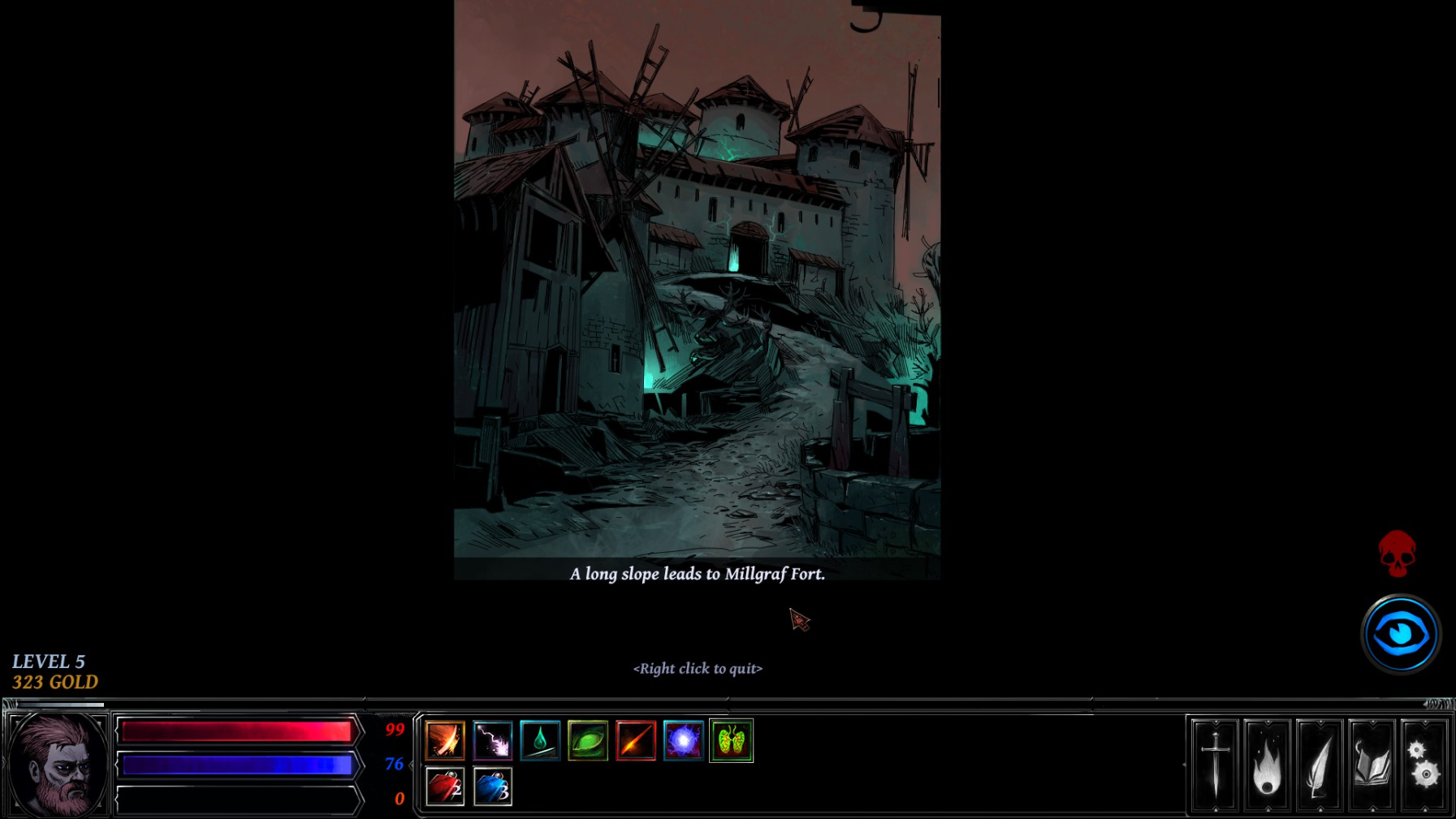Viewport: 1456px width, 819px height.
Task: Open the book journal panel
Action: pos(1372,765)
